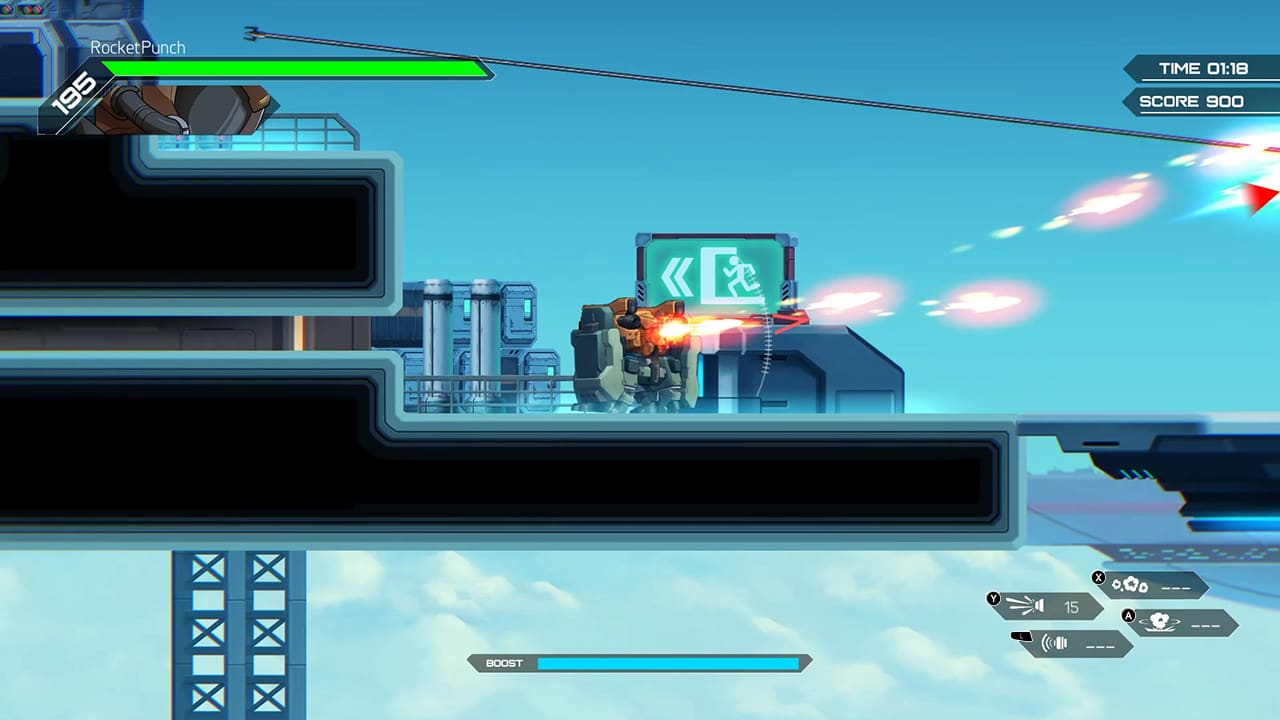Select the Y weapon slot tab
The width and height of the screenshot is (1280, 720).
[x=993, y=599]
